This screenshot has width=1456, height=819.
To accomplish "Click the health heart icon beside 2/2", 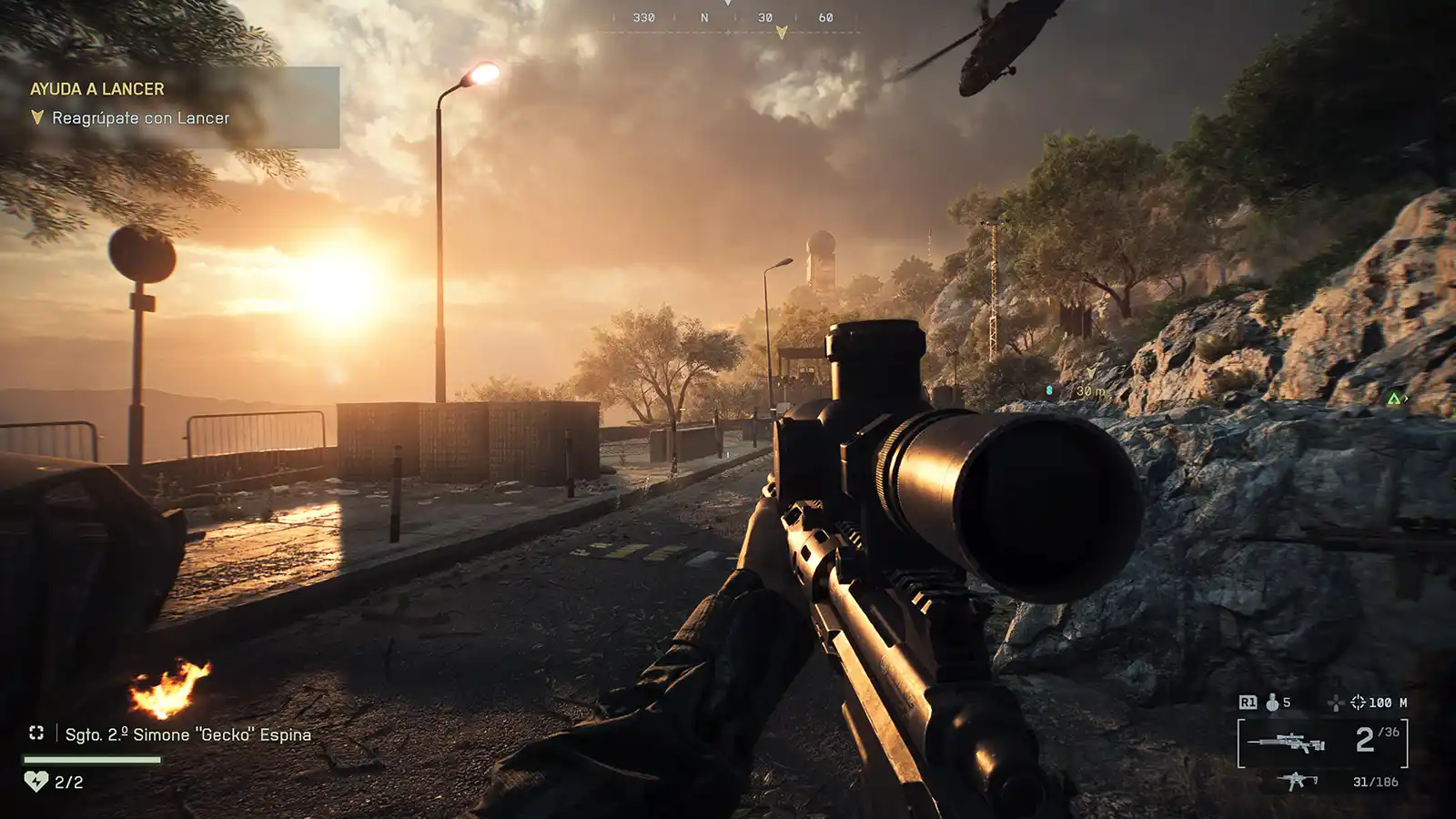I will pyautogui.click(x=36, y=780).
